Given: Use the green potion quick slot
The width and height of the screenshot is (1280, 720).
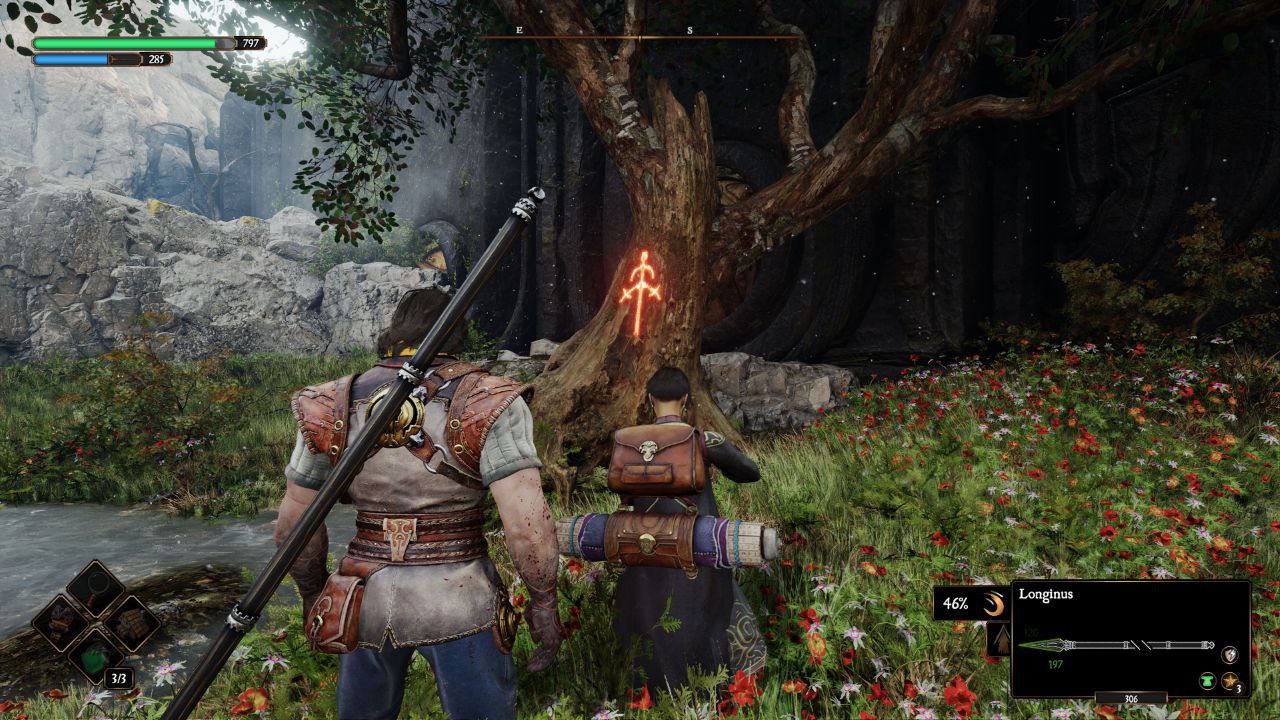Looking at the screenshot, I should coord(95,657).
